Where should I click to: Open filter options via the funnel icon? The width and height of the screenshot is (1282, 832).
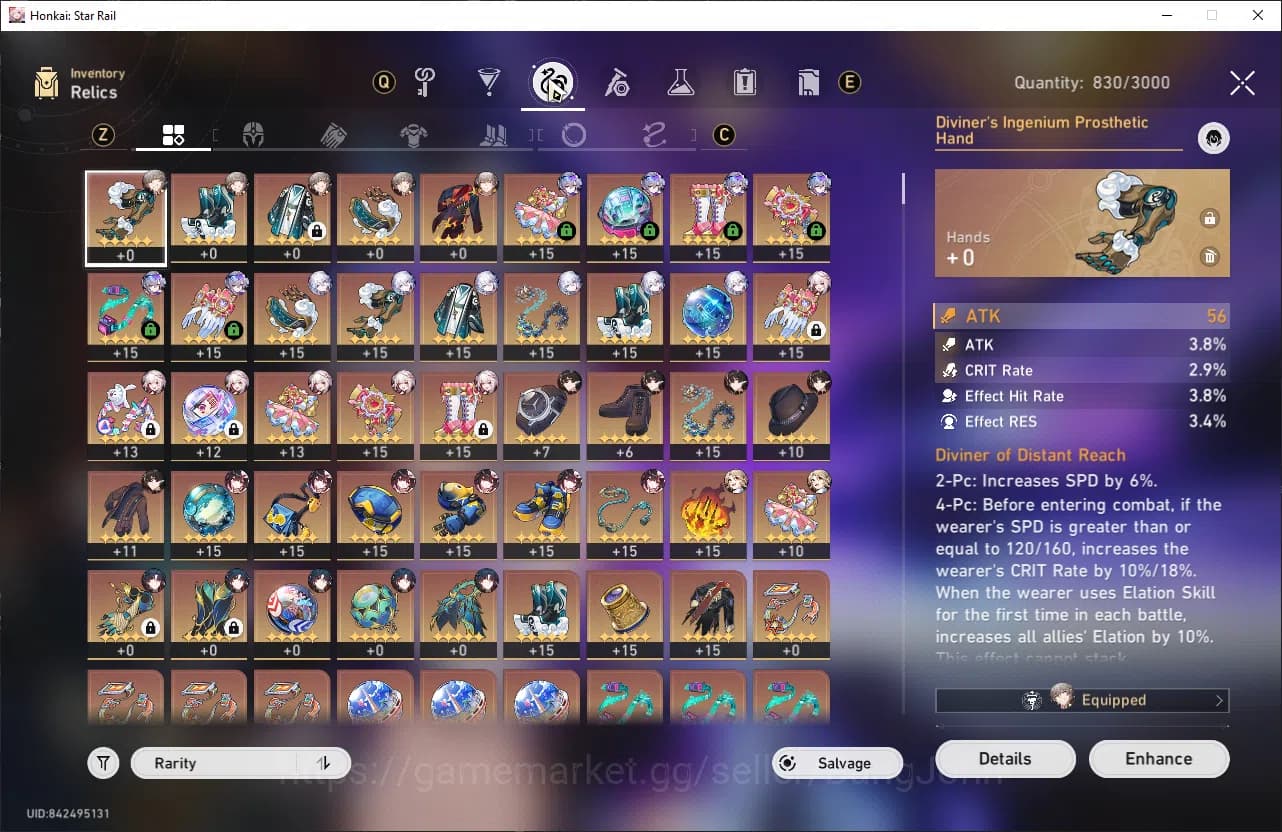click(103, 762)
